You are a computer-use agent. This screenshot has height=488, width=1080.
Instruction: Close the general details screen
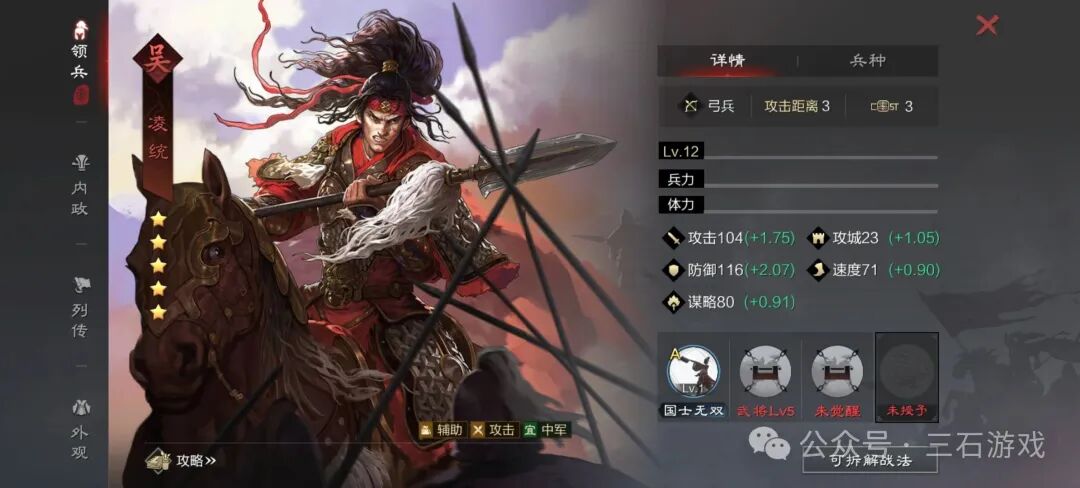[x=987, y=25]
